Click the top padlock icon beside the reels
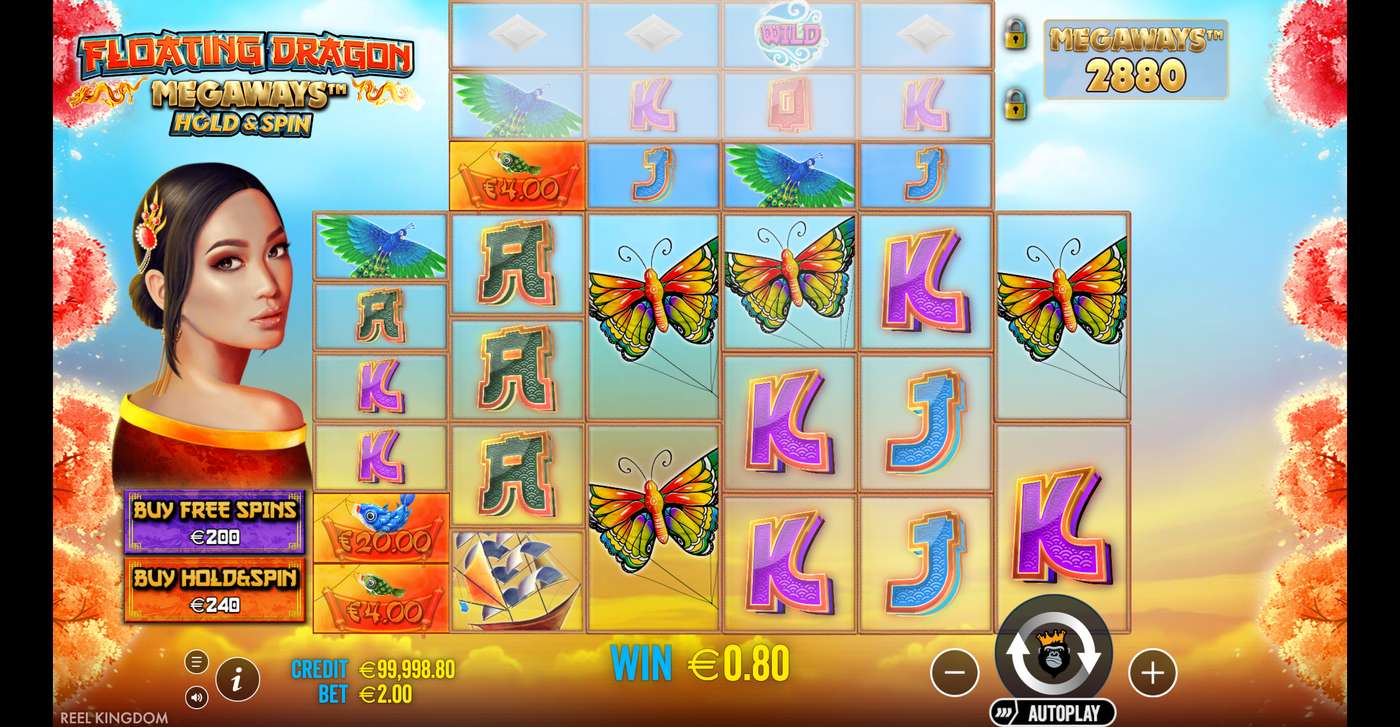 pyautogui.click(x=1017, y=36)
